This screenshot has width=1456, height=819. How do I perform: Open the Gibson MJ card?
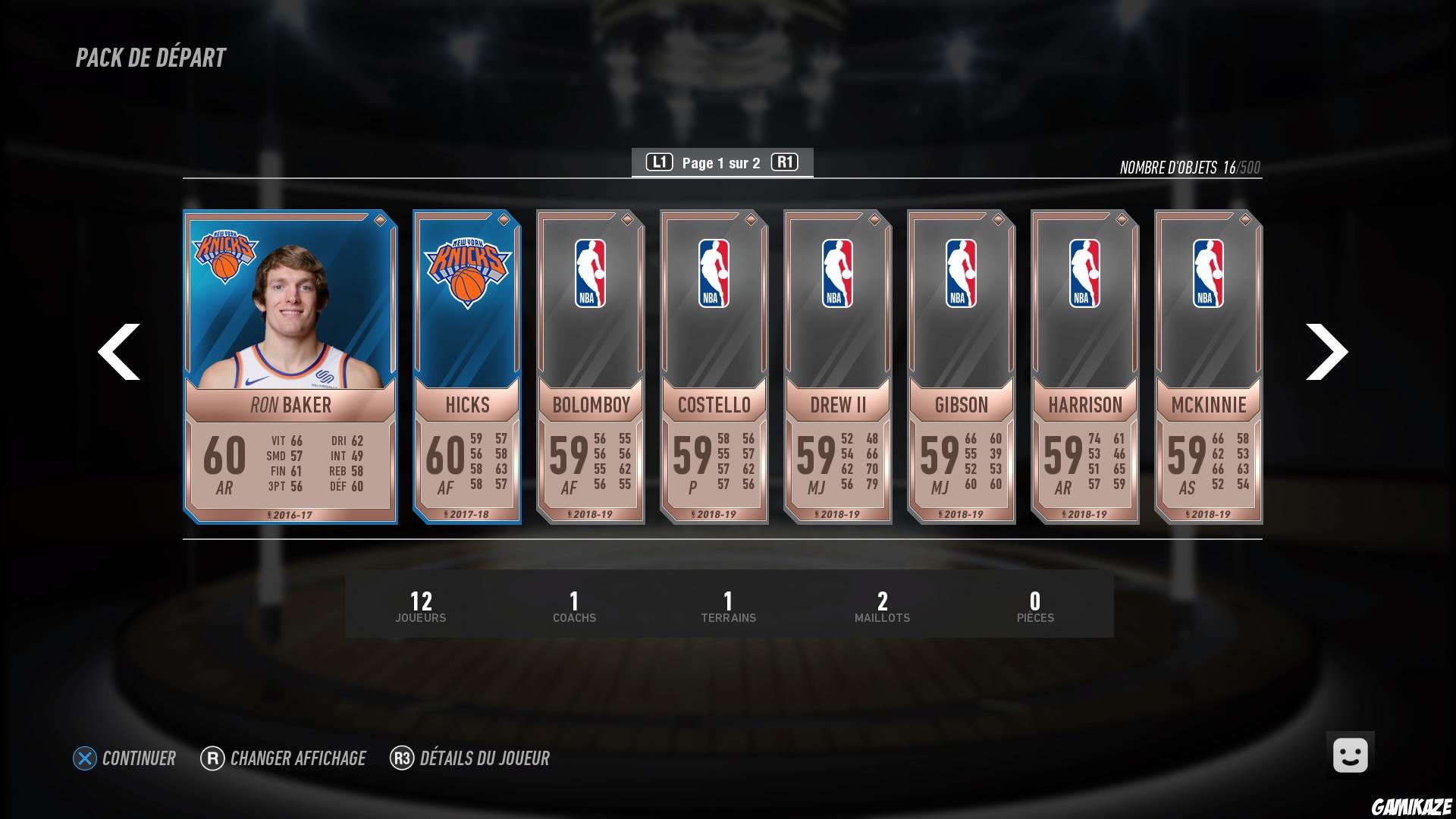coord(961,364)
